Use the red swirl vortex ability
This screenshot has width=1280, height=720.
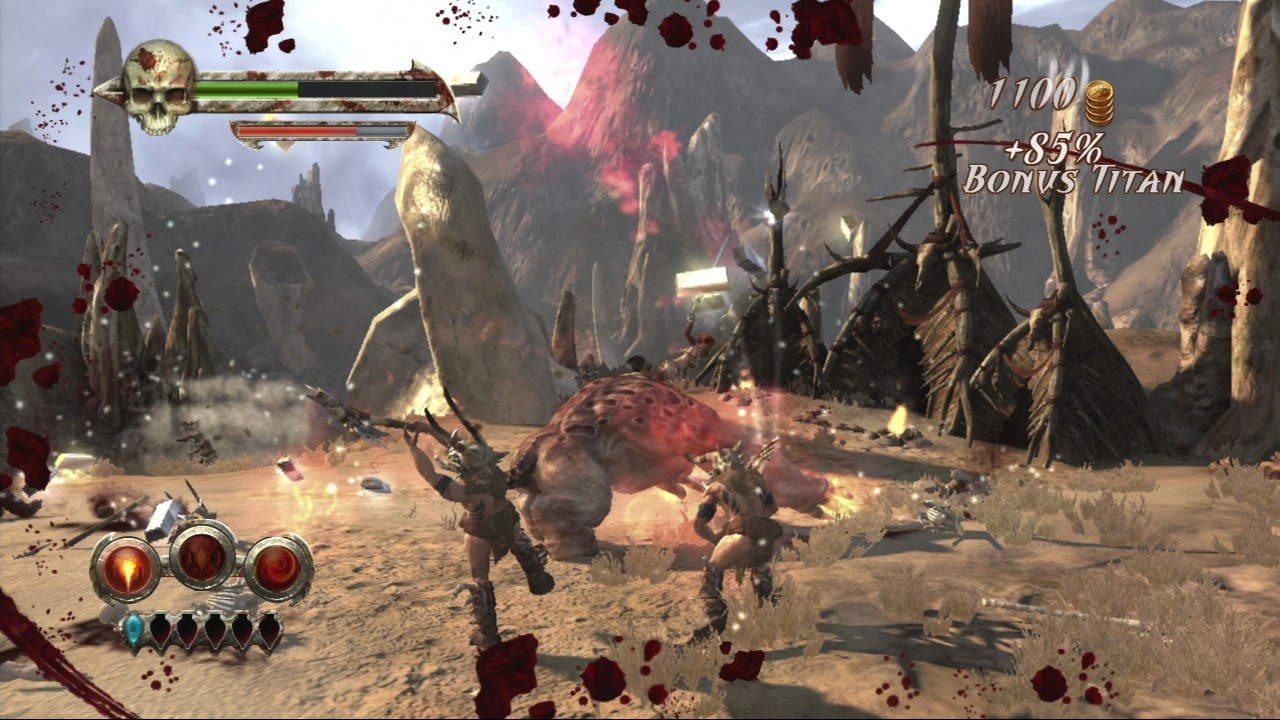point(279,569)
